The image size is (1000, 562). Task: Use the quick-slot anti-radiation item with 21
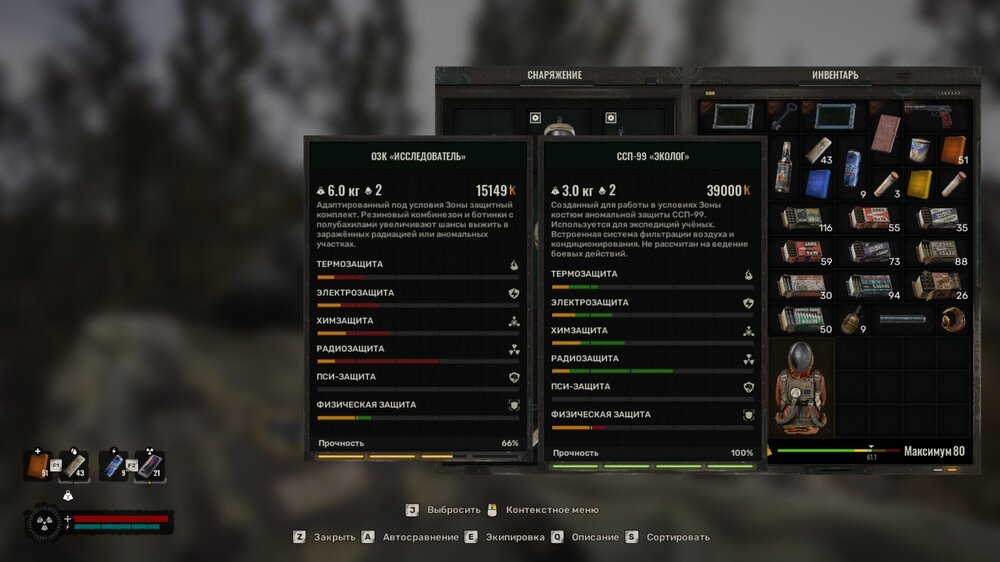click(x=148, y=465)
